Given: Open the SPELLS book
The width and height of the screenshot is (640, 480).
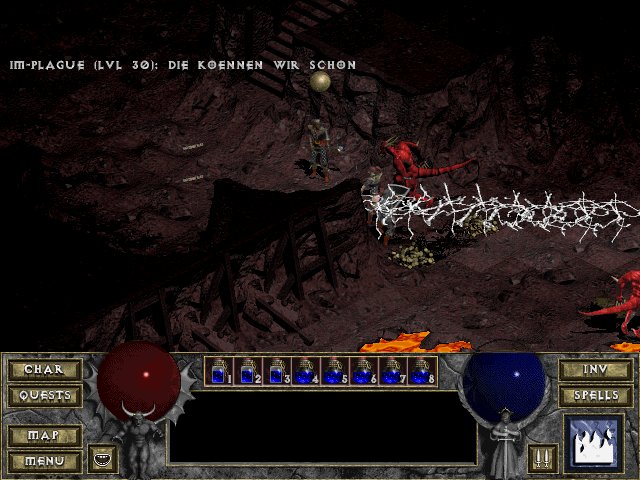Looking at the screenshot, I should 595,396.
